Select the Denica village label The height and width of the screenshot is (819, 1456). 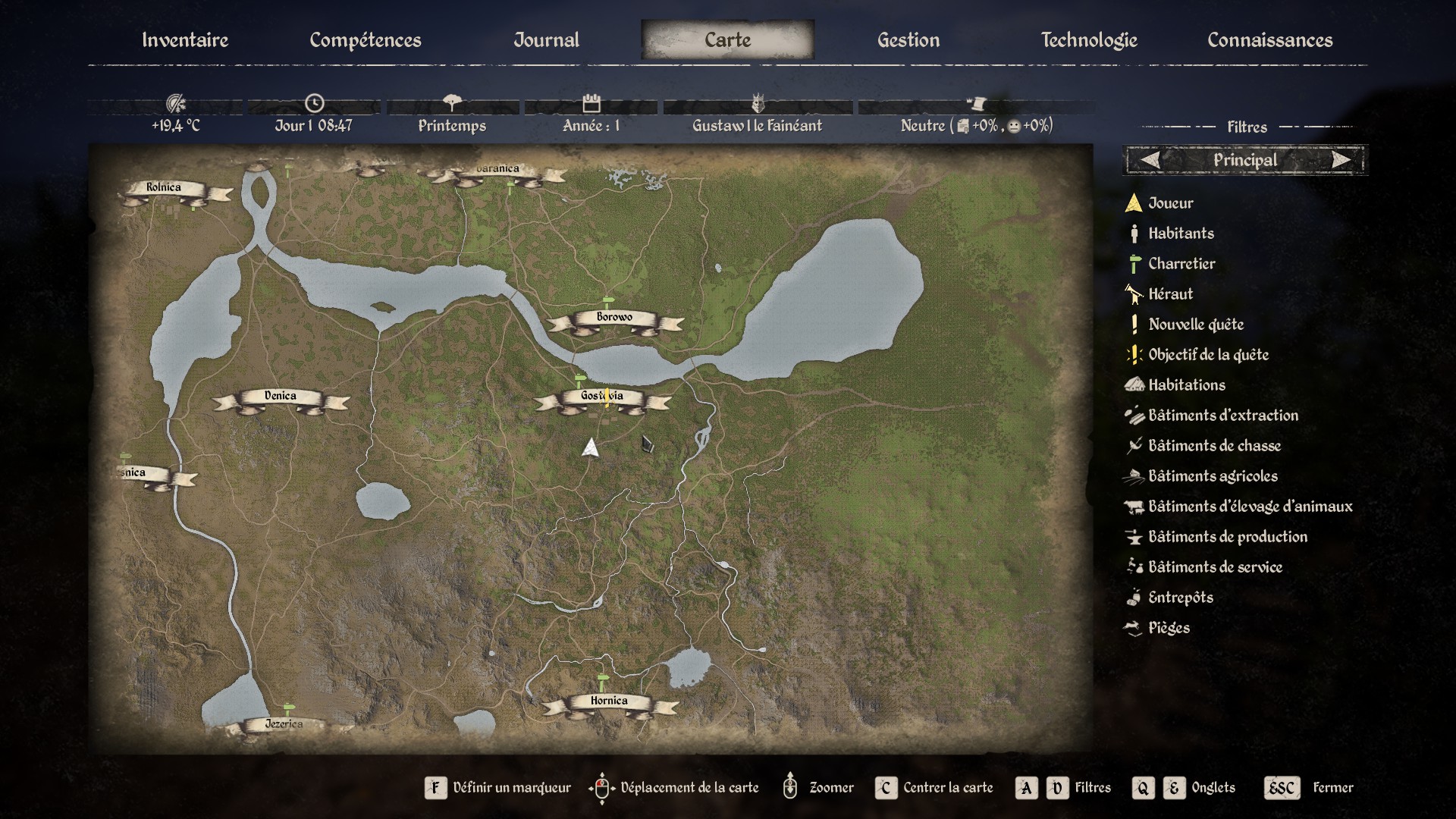[280, 397]
